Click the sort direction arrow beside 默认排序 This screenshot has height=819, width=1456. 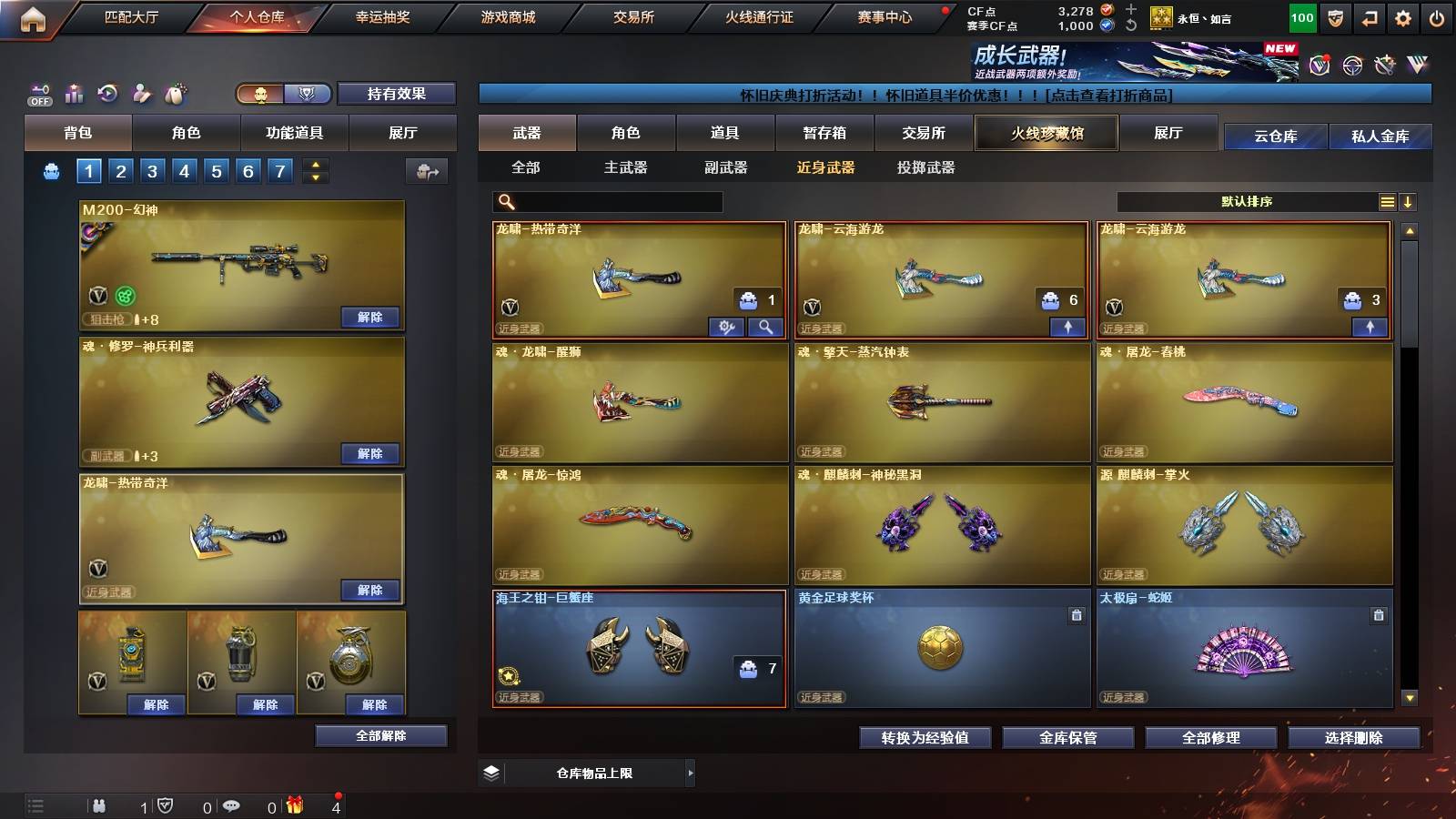pyautogui.click(x=1410, y=201)
